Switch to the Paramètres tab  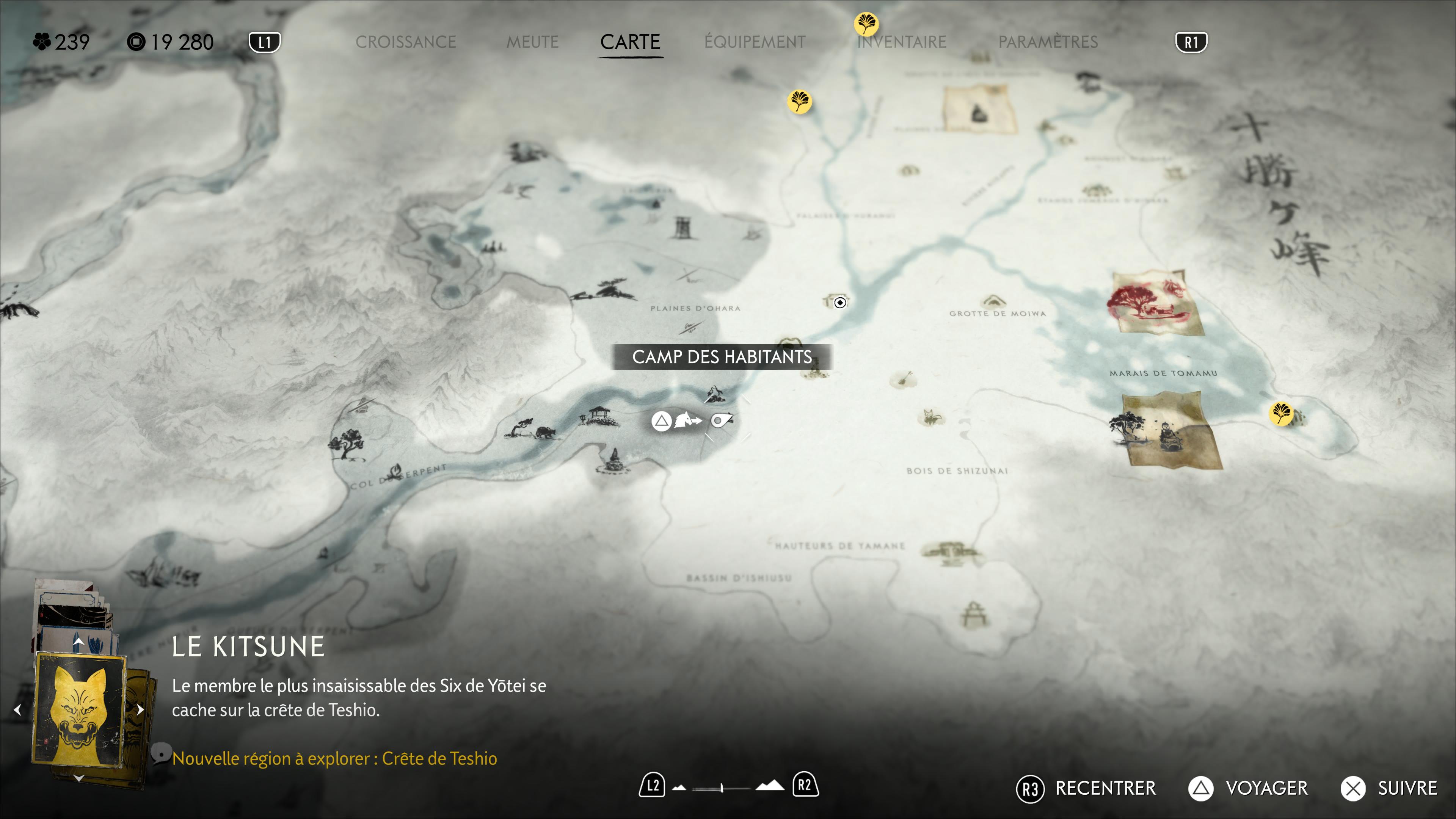coord(1048,42)
